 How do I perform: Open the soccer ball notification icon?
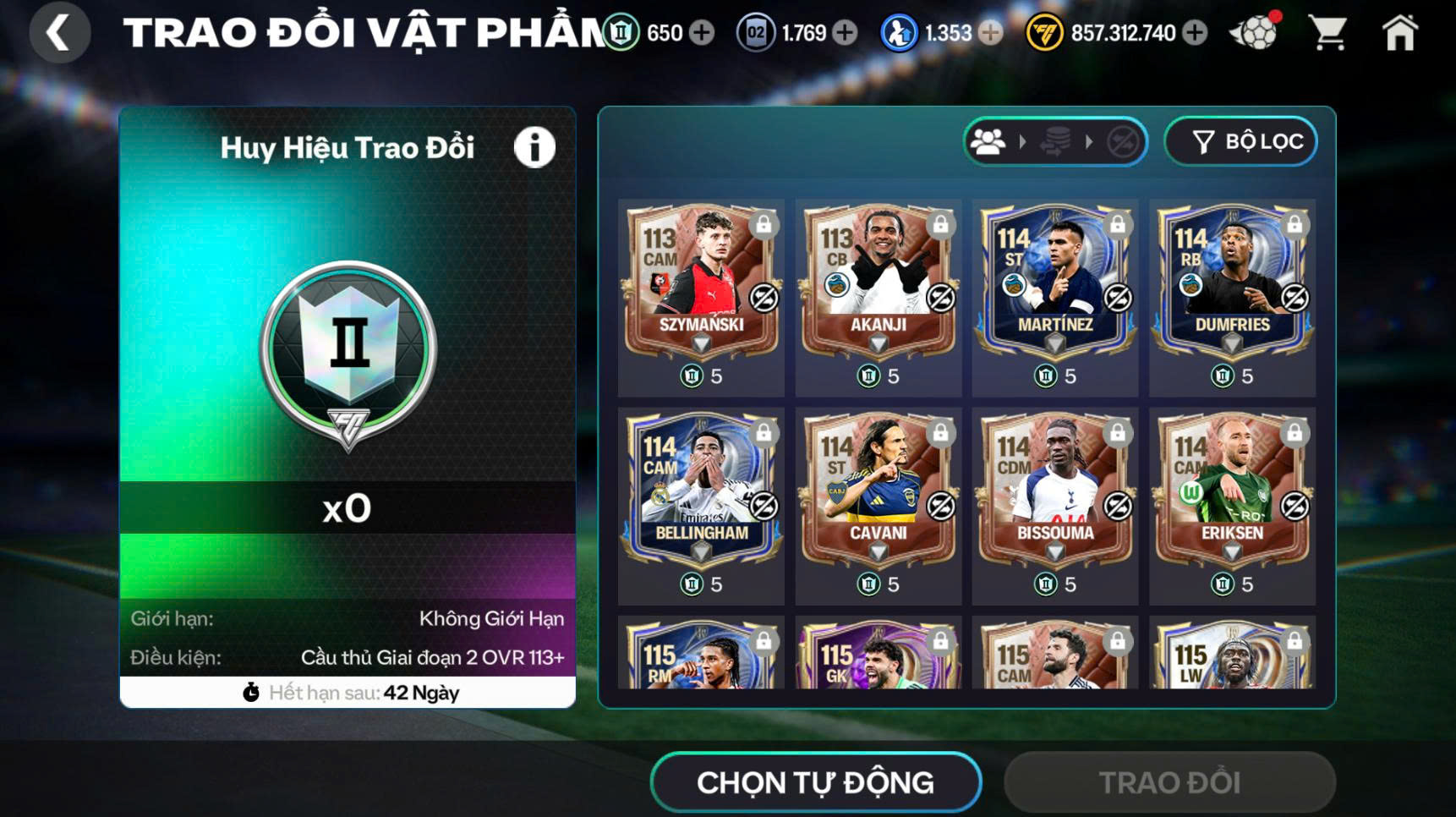coord(1255,33)
